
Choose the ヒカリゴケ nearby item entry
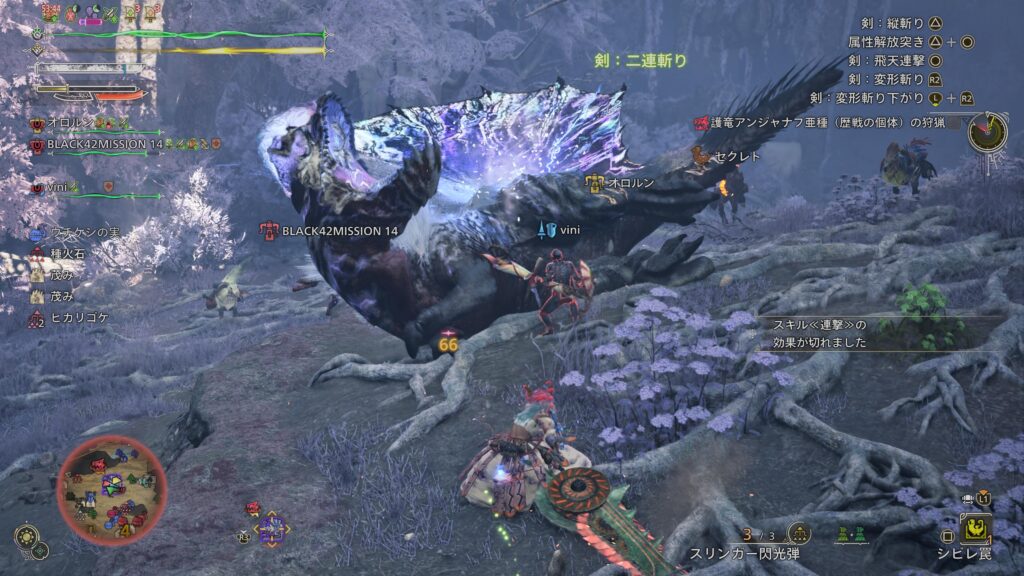click(x=75, y=318)
